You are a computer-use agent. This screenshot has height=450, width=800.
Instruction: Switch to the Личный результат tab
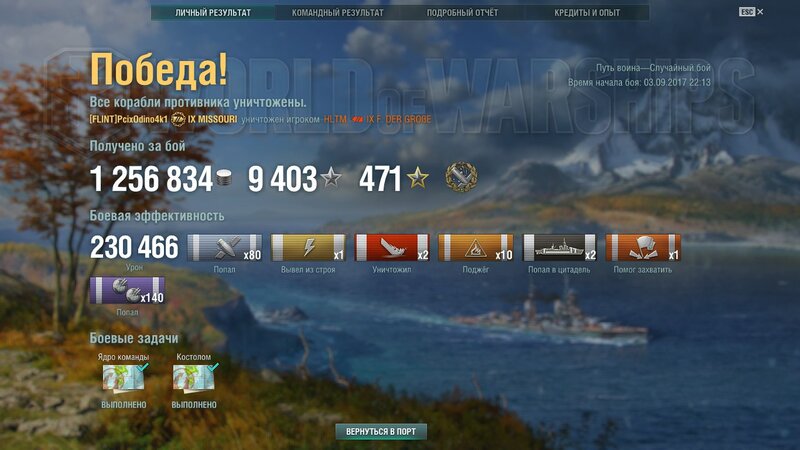[x=212, y=13]
